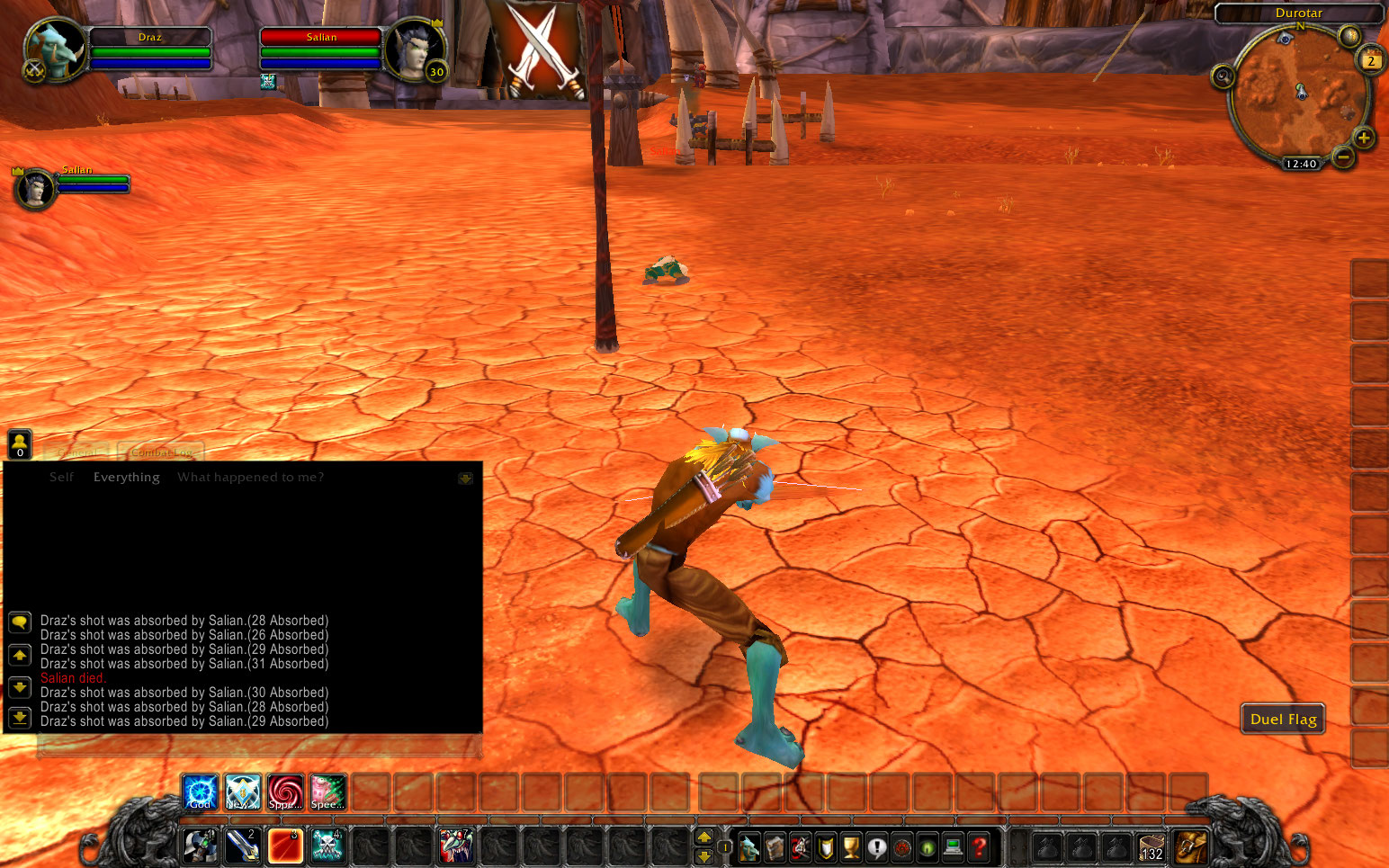Image resolution: width=1389 pixels, height=868 pixels.
Task: Open the Main Menu computer icon
Action: tap(952, 847)
